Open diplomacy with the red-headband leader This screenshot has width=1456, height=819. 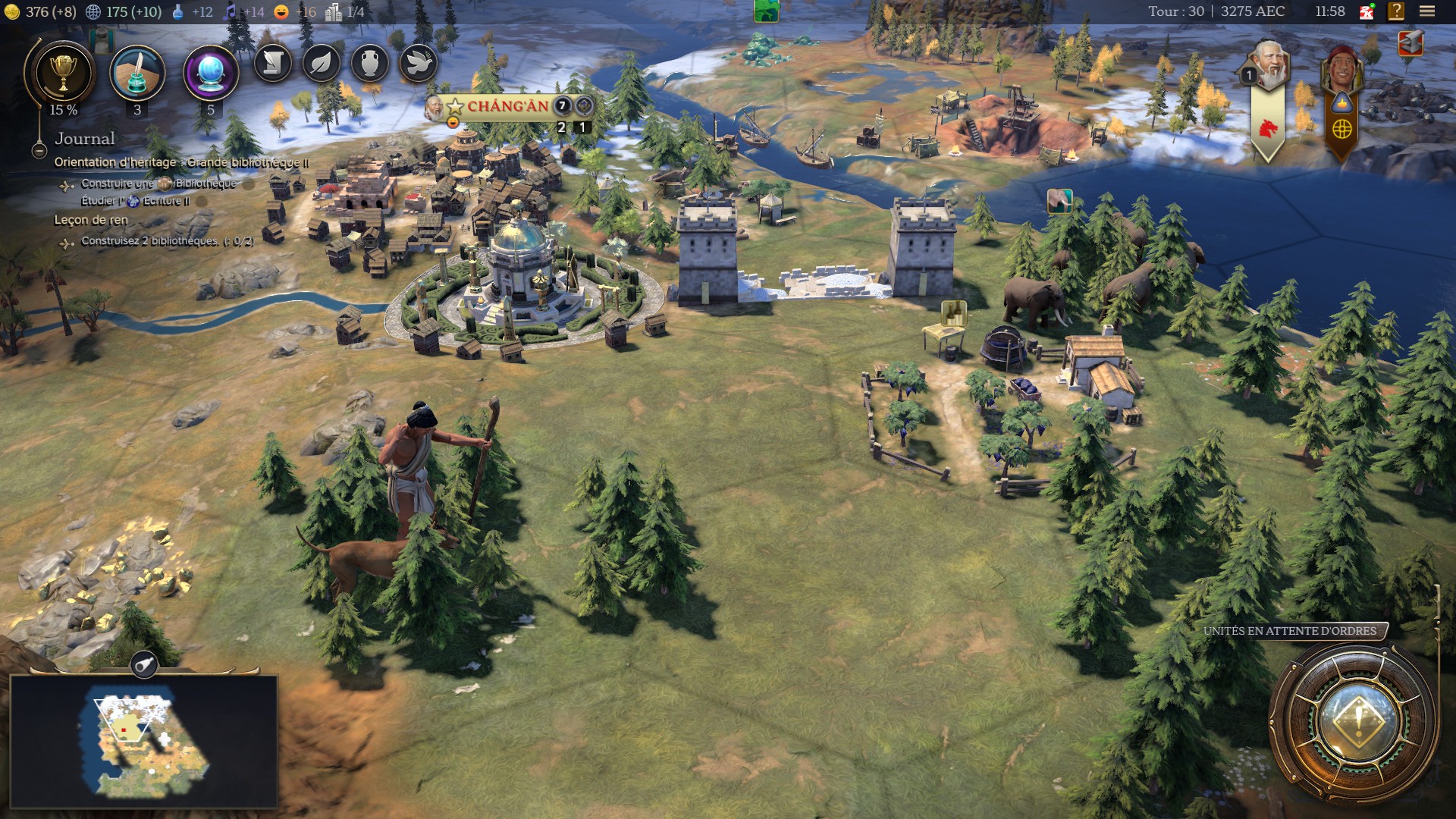pyautogui.click(x=1341, y=68)
